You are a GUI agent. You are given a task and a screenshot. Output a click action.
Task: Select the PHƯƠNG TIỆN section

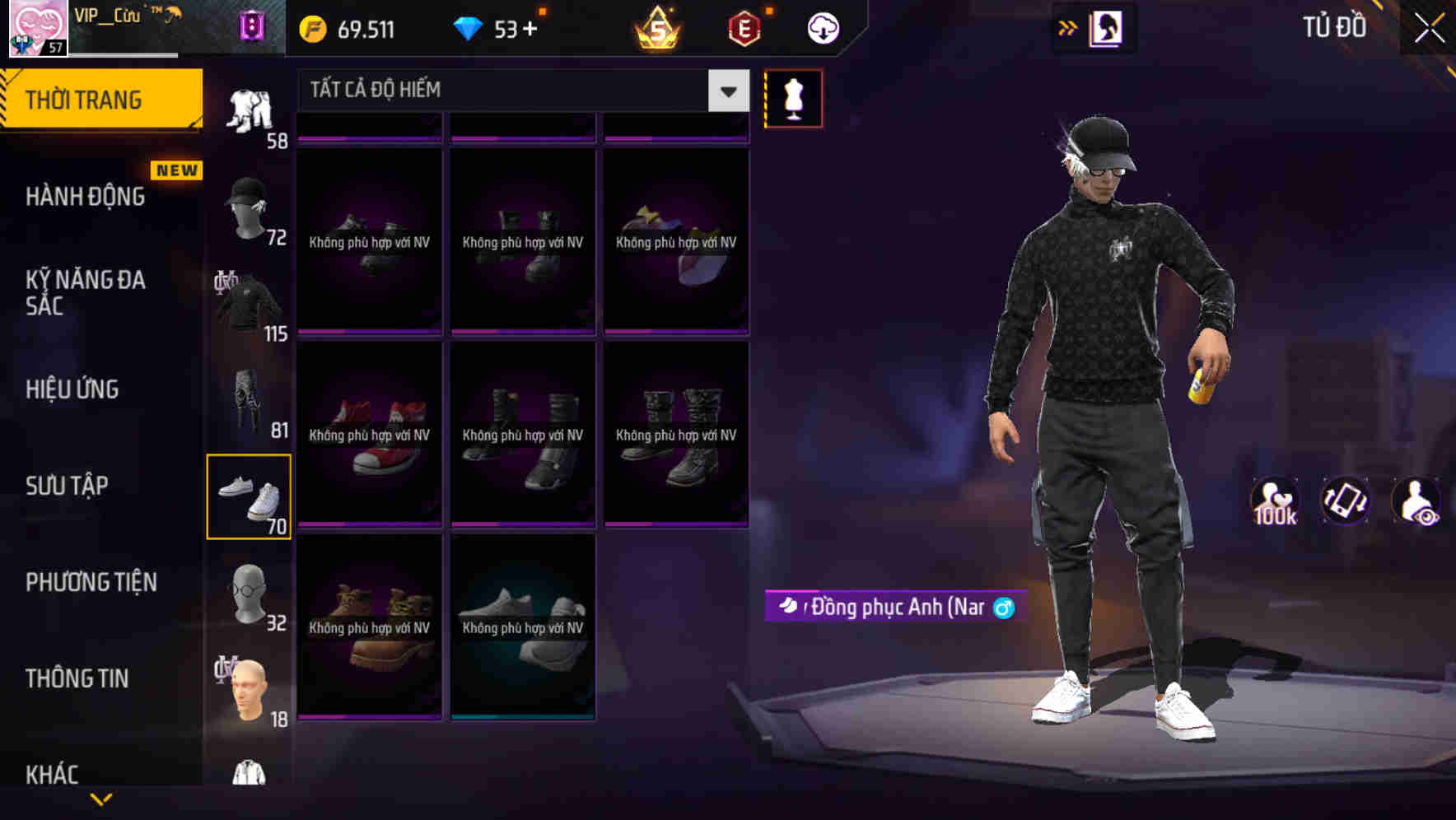[91, 582]
